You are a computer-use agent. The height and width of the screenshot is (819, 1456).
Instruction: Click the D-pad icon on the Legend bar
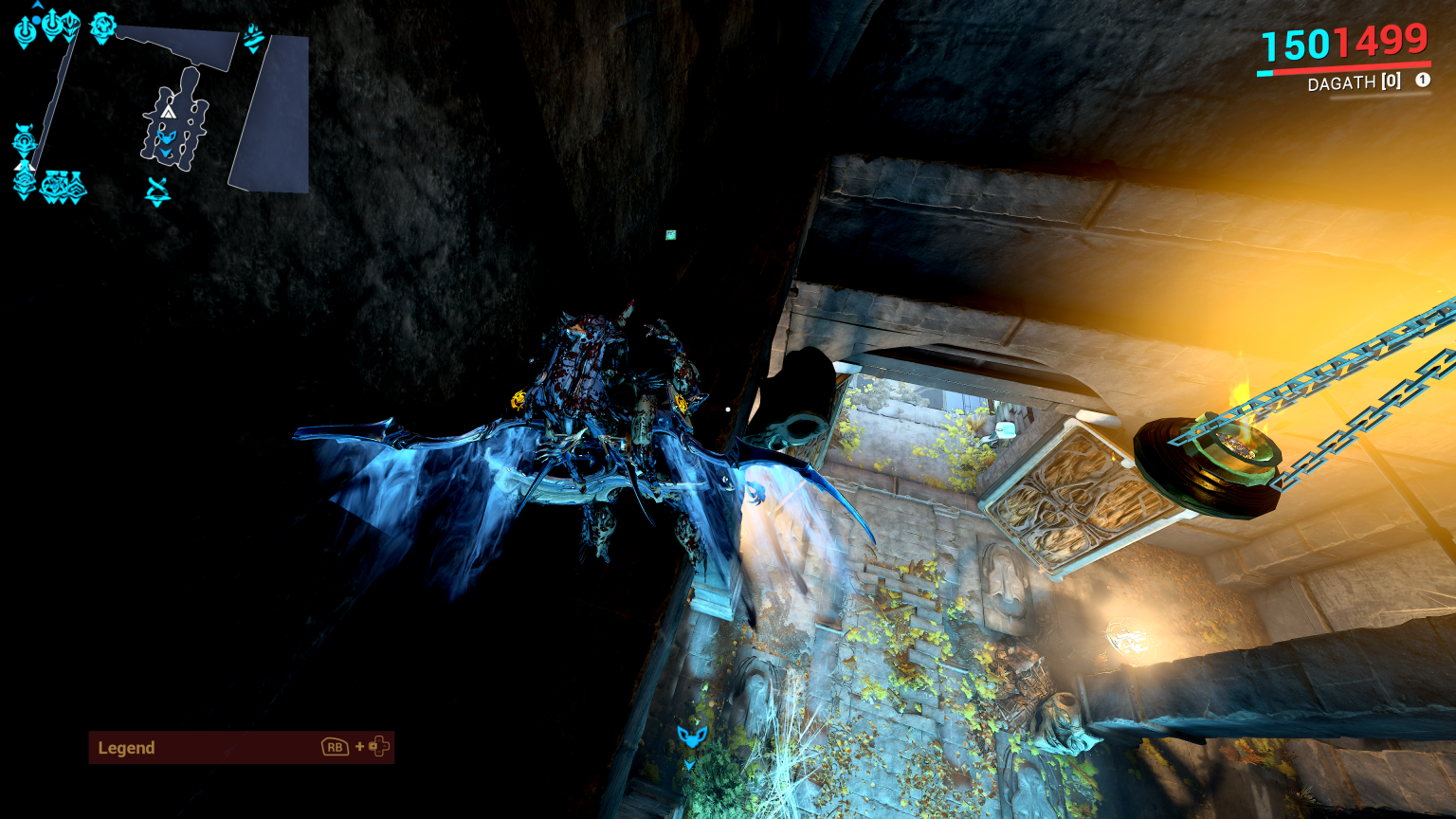379,748
